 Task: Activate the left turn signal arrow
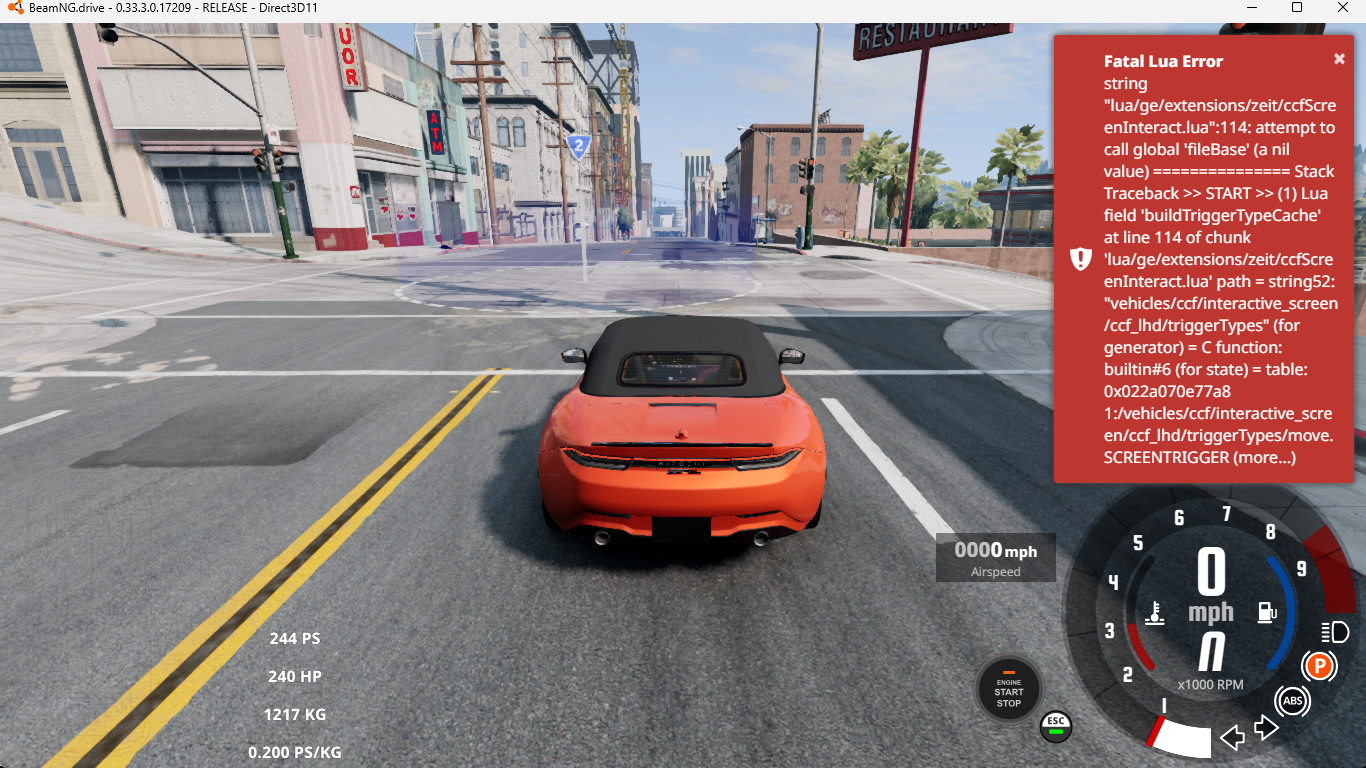[1233, 738]
